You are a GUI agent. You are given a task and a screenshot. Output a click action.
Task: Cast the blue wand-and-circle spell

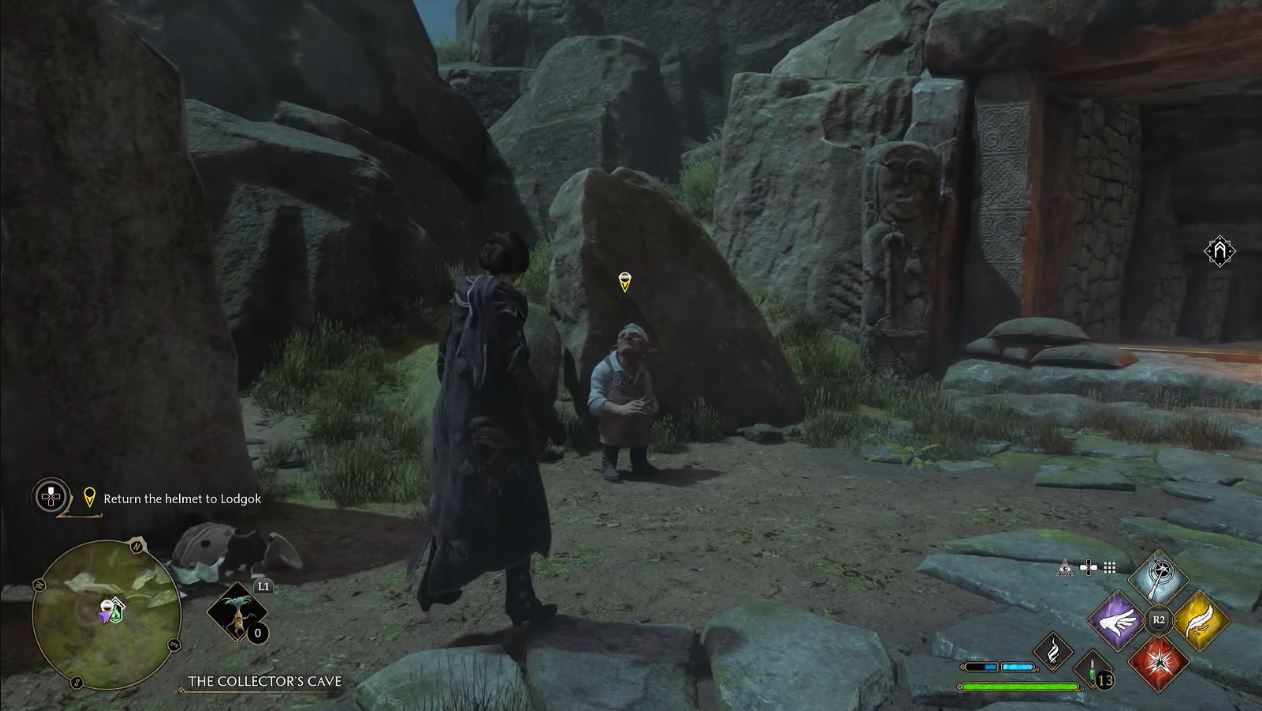pos(1158,578)
